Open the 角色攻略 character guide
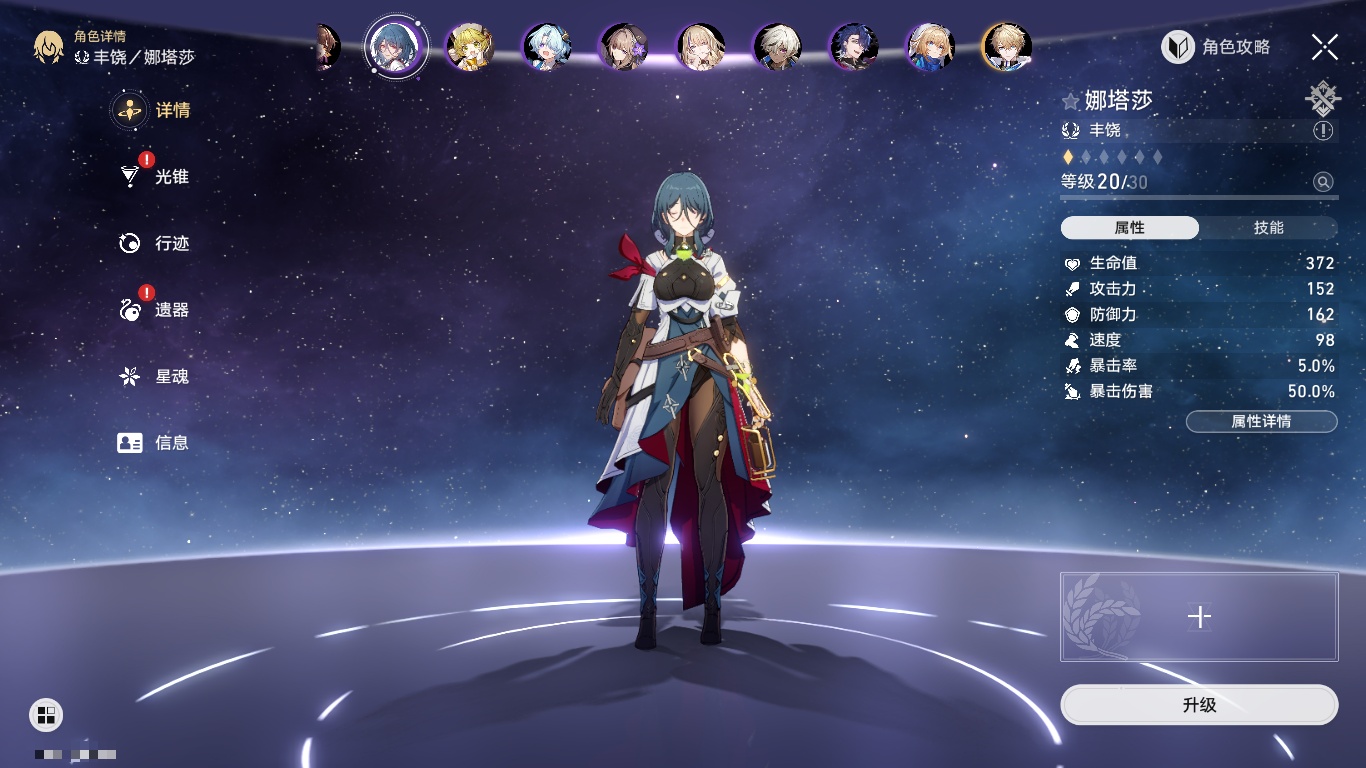Viewport: 1366px width, 768px height. click(1216, 47)
